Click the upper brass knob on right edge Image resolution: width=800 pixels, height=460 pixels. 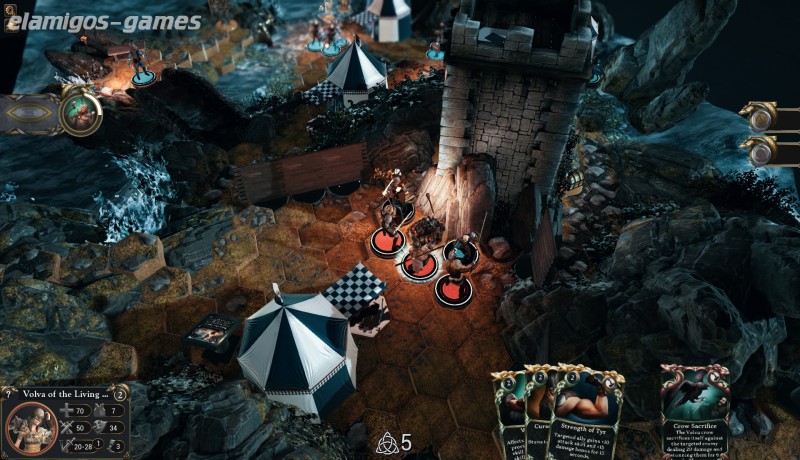(762, 117)
